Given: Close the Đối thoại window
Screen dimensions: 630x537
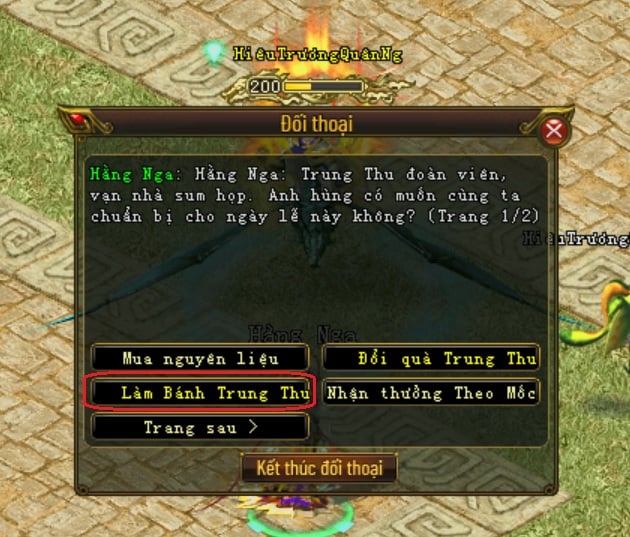Looking at the screenshot, I should click(553, 131).
